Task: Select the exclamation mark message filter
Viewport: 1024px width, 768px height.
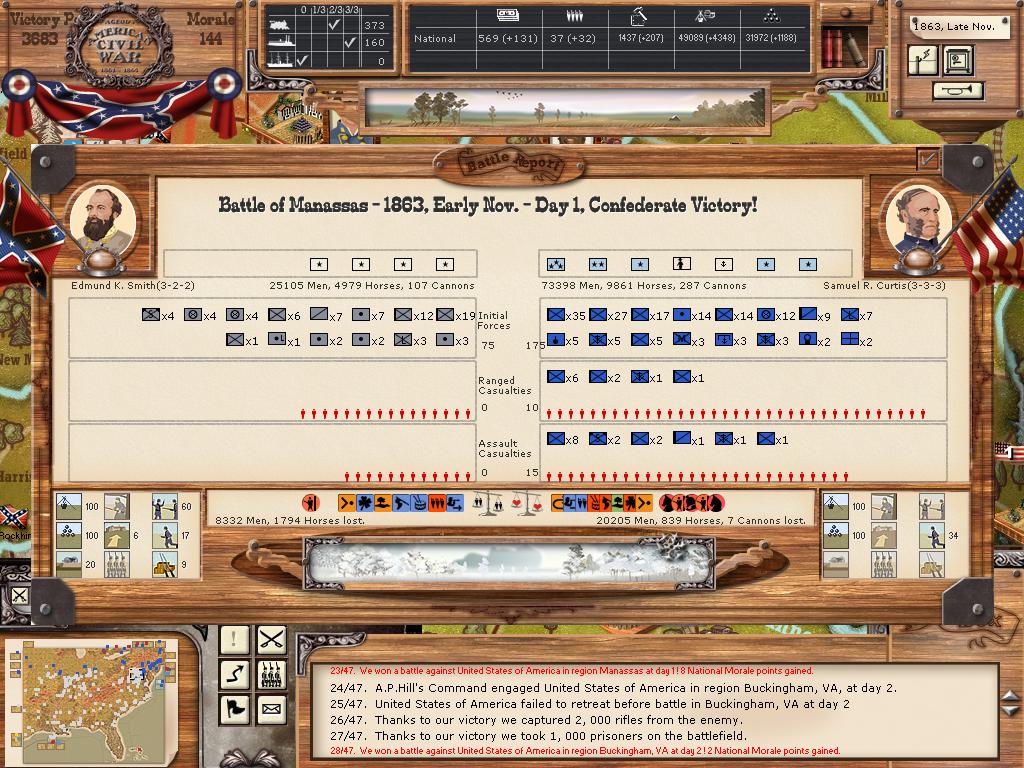Action: pyautogui.click(x=235, y=638)
